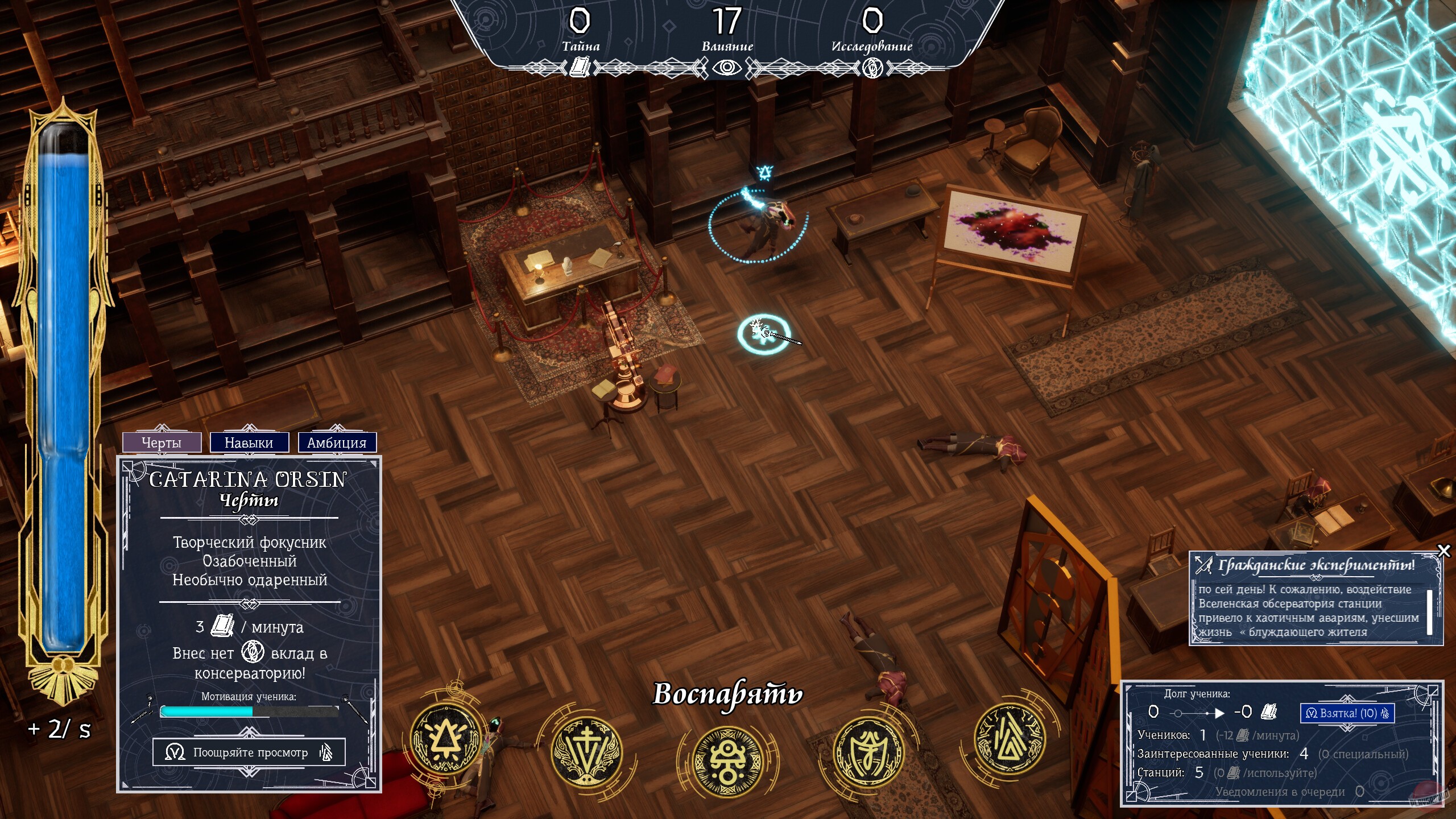Switch to the Навыки tab

[249, 441]
